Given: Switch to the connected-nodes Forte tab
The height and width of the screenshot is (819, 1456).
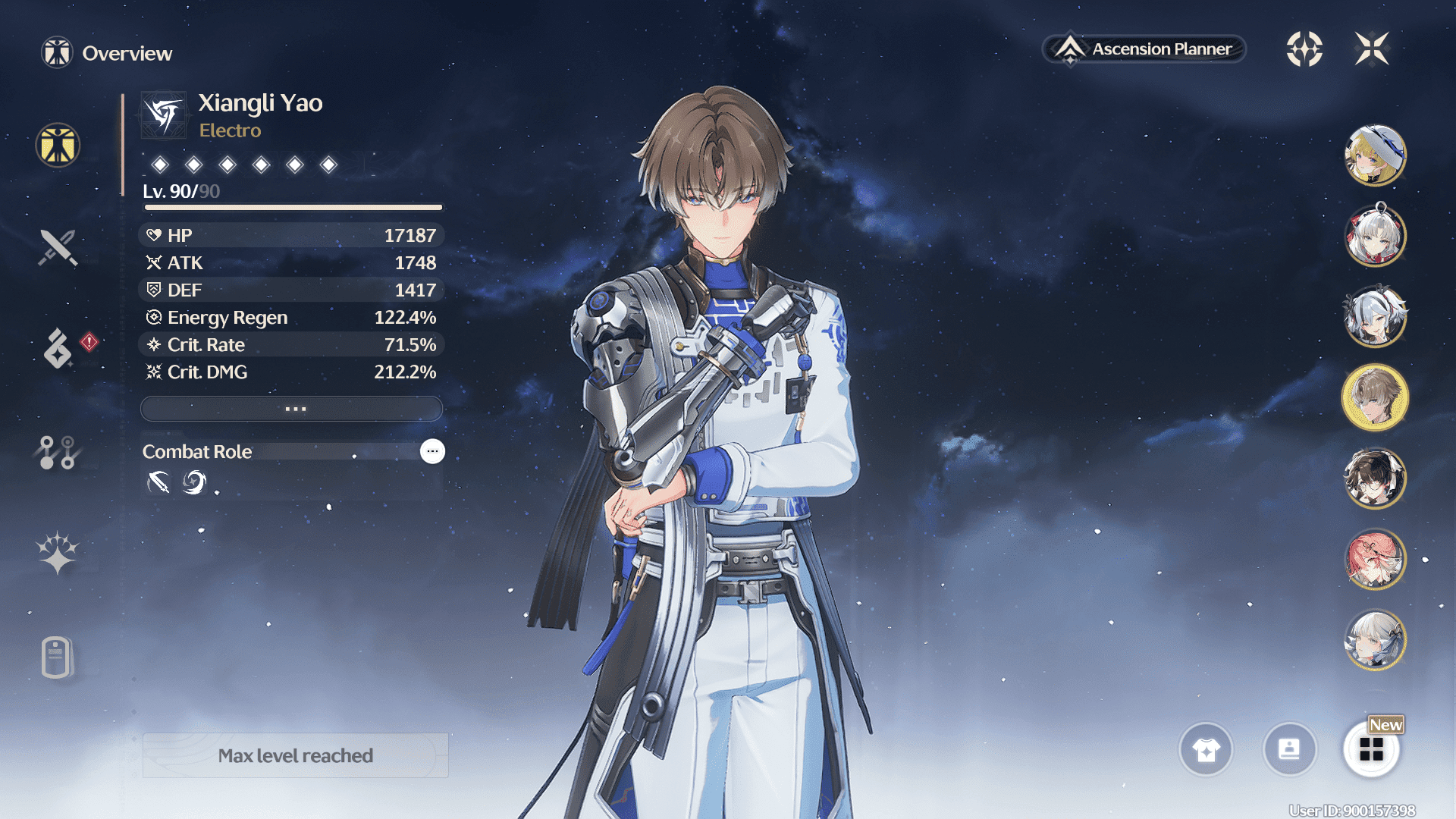Looking at the screenshot, I should [x=58, y=453].
